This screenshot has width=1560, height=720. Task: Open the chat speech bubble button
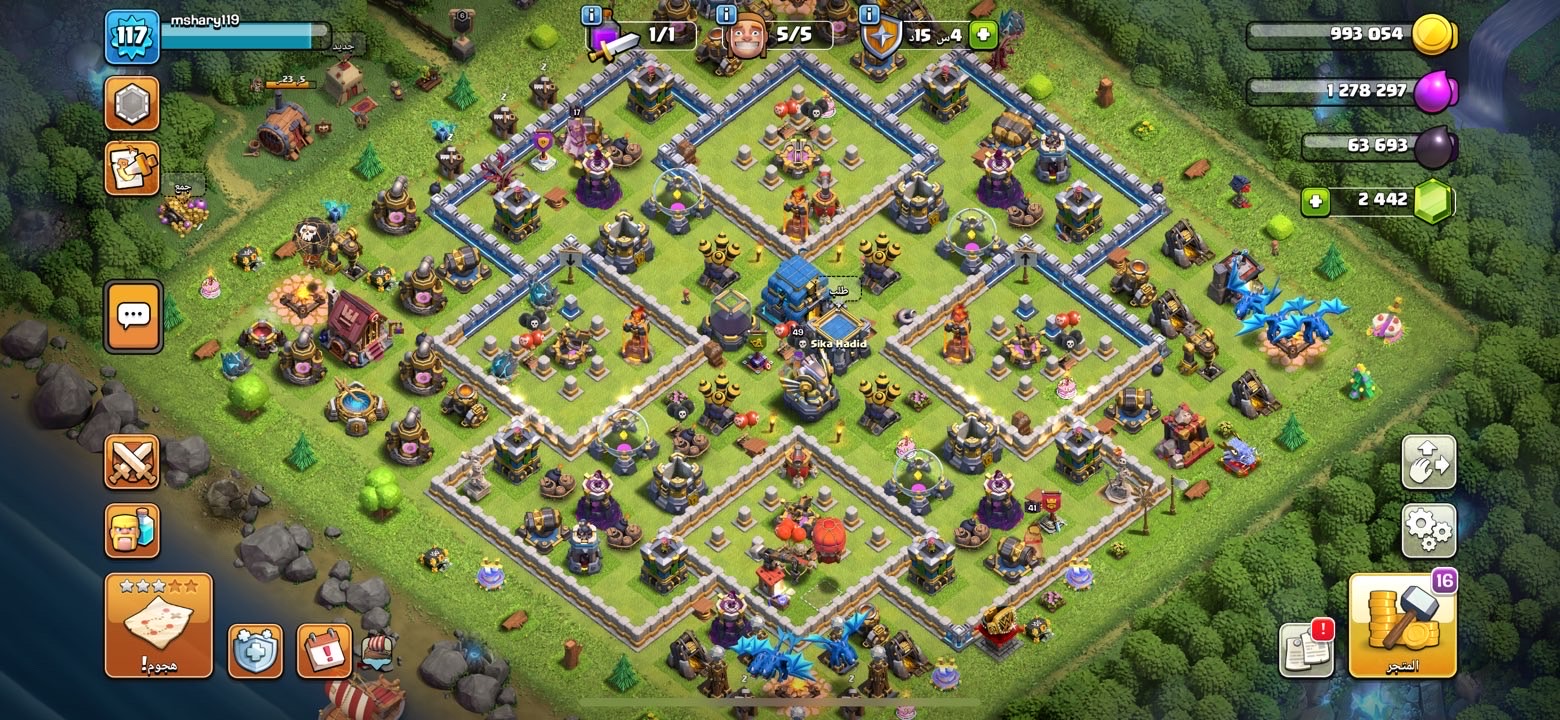coord(133,316)
